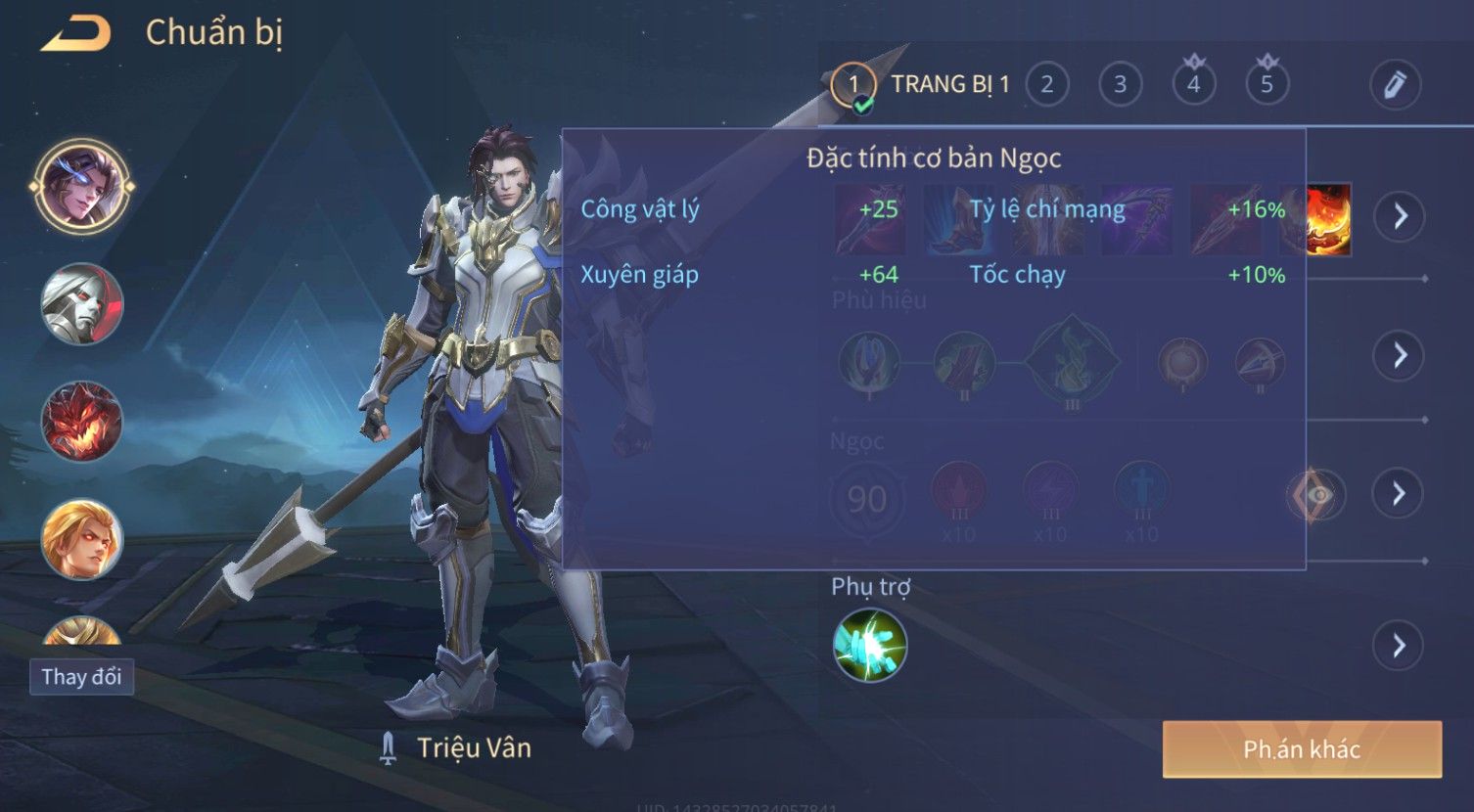Switch to equipment preset 2
Image resolution: width=1474 pixels, height=812 pixels.
(x=1046, y=85)
